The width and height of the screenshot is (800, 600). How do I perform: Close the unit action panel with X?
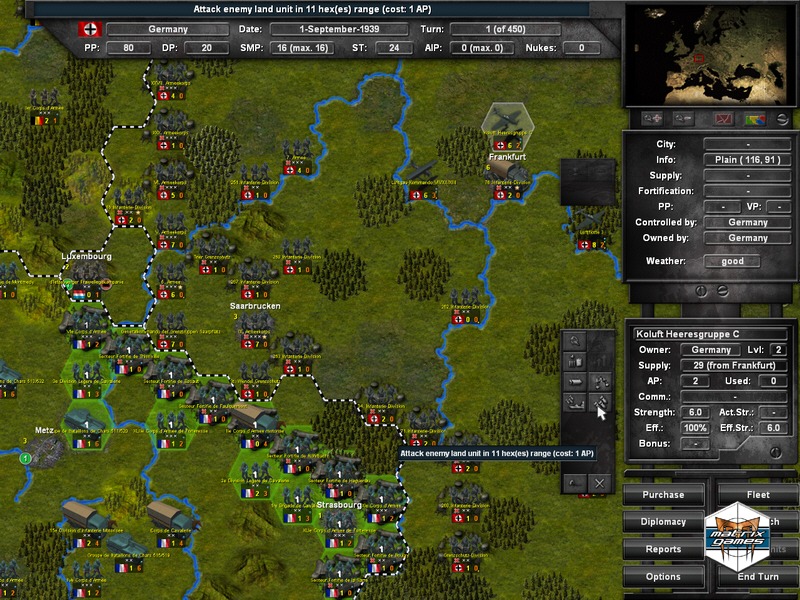599,483
